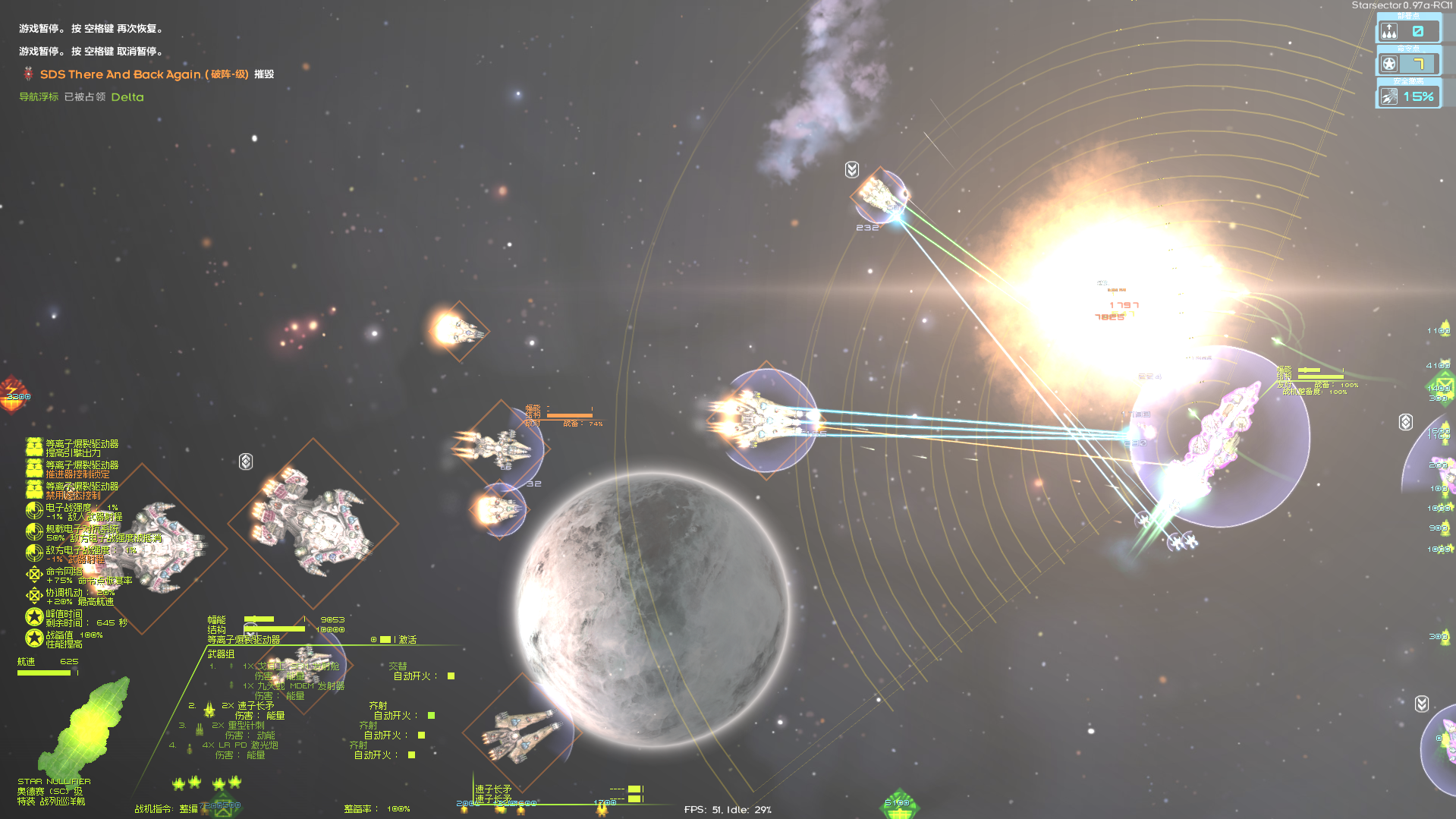Click the Delta waypoint link
Screen dimensions: 1456x819
click(x=127, y=97)
